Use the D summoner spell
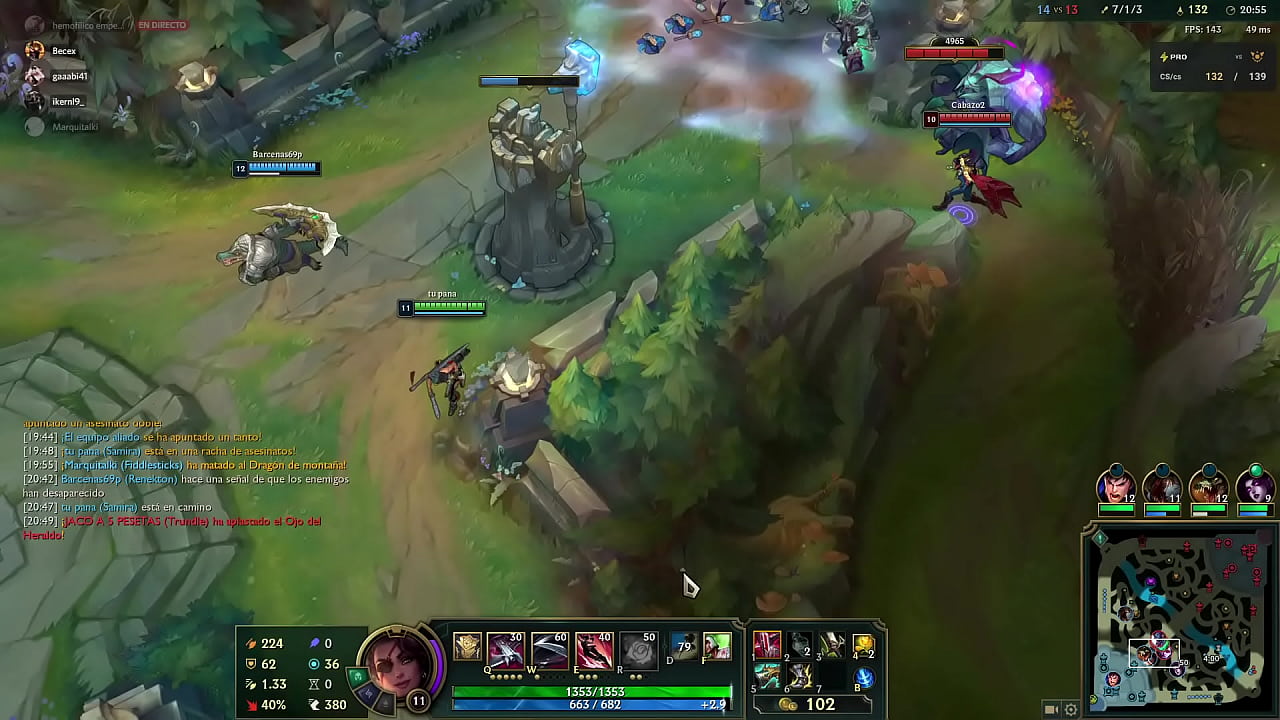This screenshot has height=720, width=1280. click(684, 647)
